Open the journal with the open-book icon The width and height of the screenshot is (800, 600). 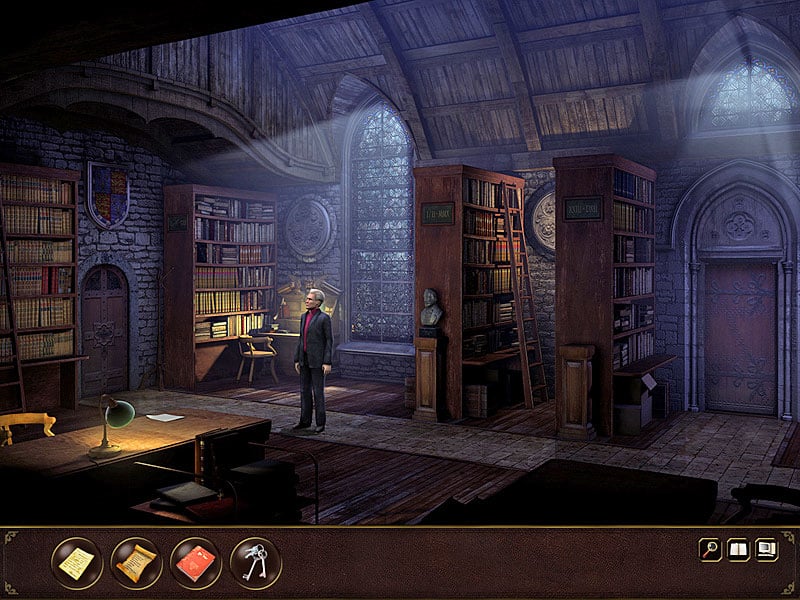[x=738, y=549]
